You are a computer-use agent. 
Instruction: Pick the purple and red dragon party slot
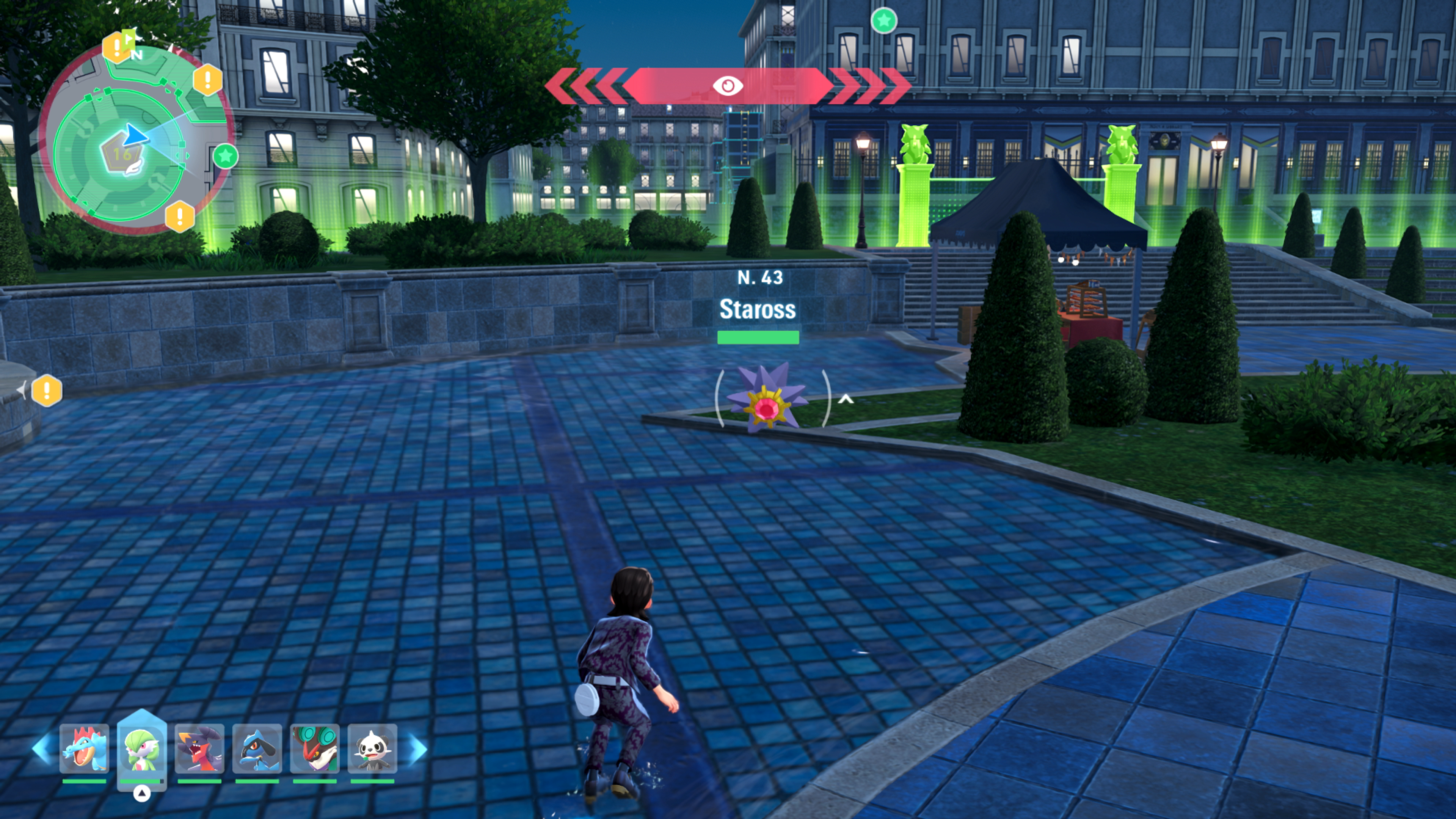pyautogui.click(x=199, y=748)
